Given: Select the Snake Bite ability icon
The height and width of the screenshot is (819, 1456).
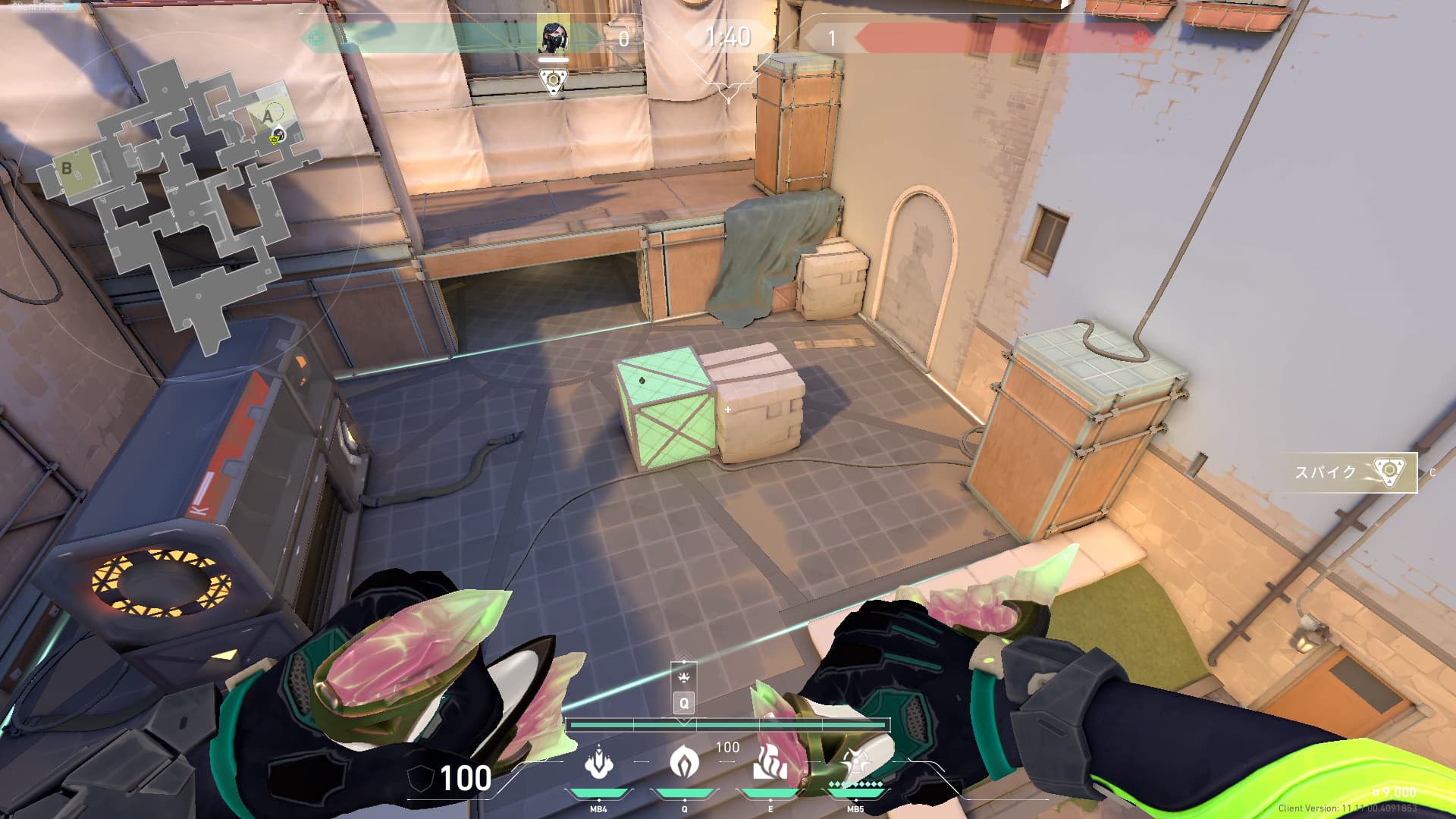Looking at the screenshot, I should click(599, 763).
